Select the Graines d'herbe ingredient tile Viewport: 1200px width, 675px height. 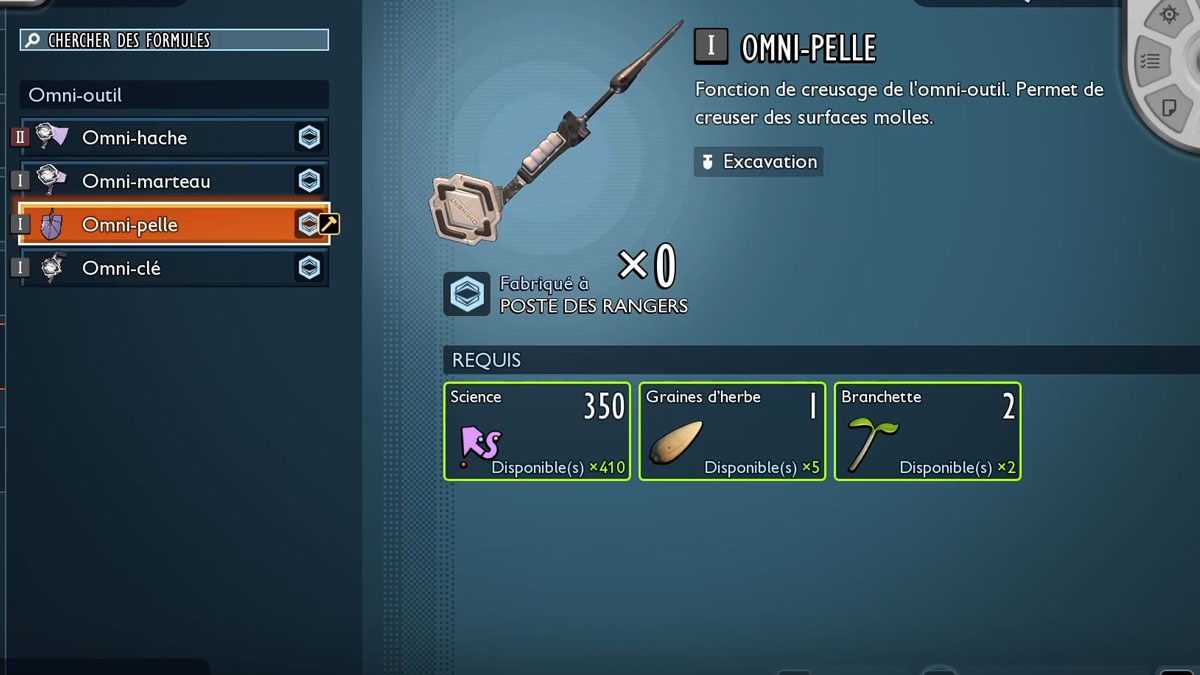(x=732, y=431)
